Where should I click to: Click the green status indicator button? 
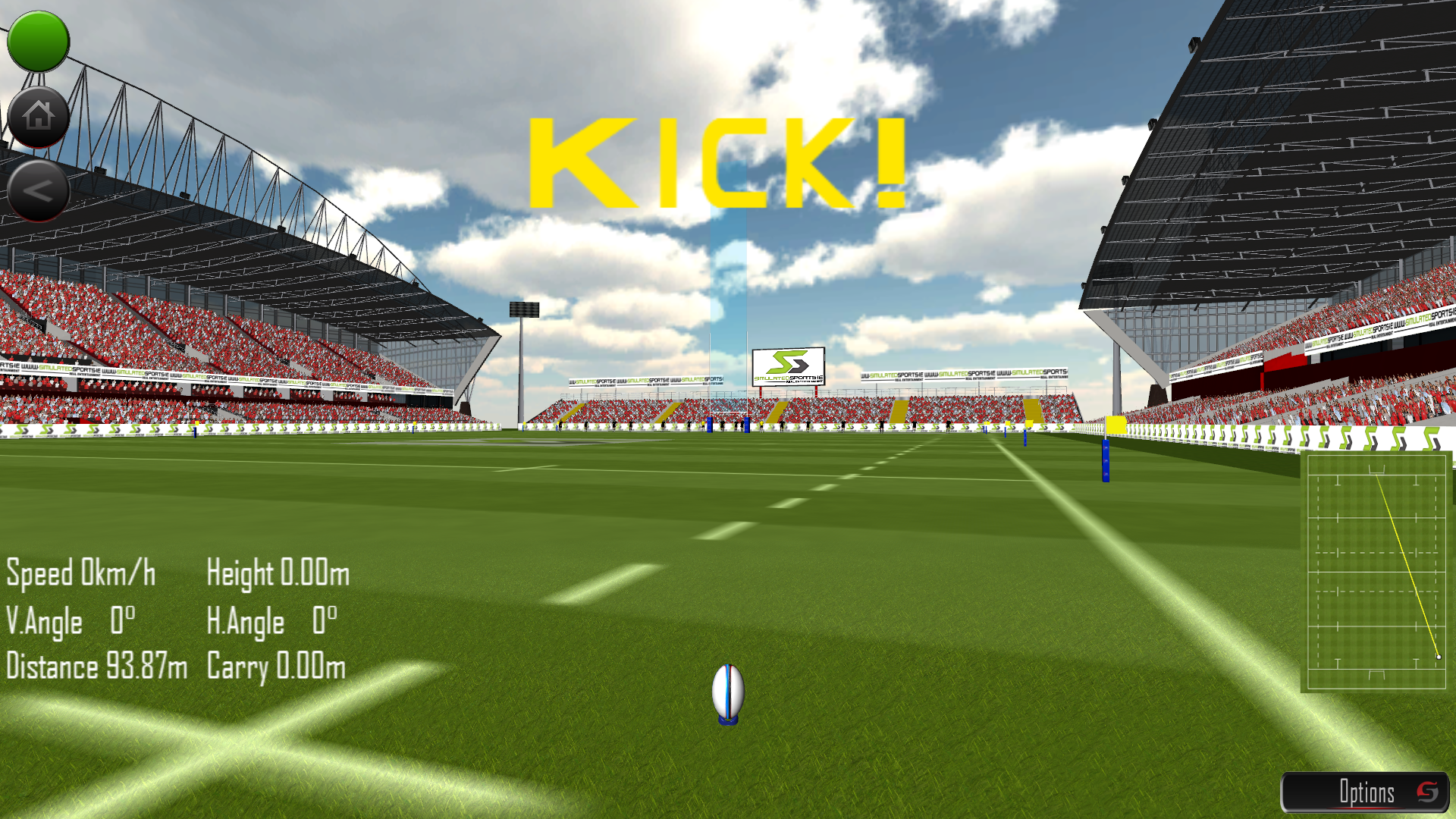pyautogui.click(x=38, y=42)
